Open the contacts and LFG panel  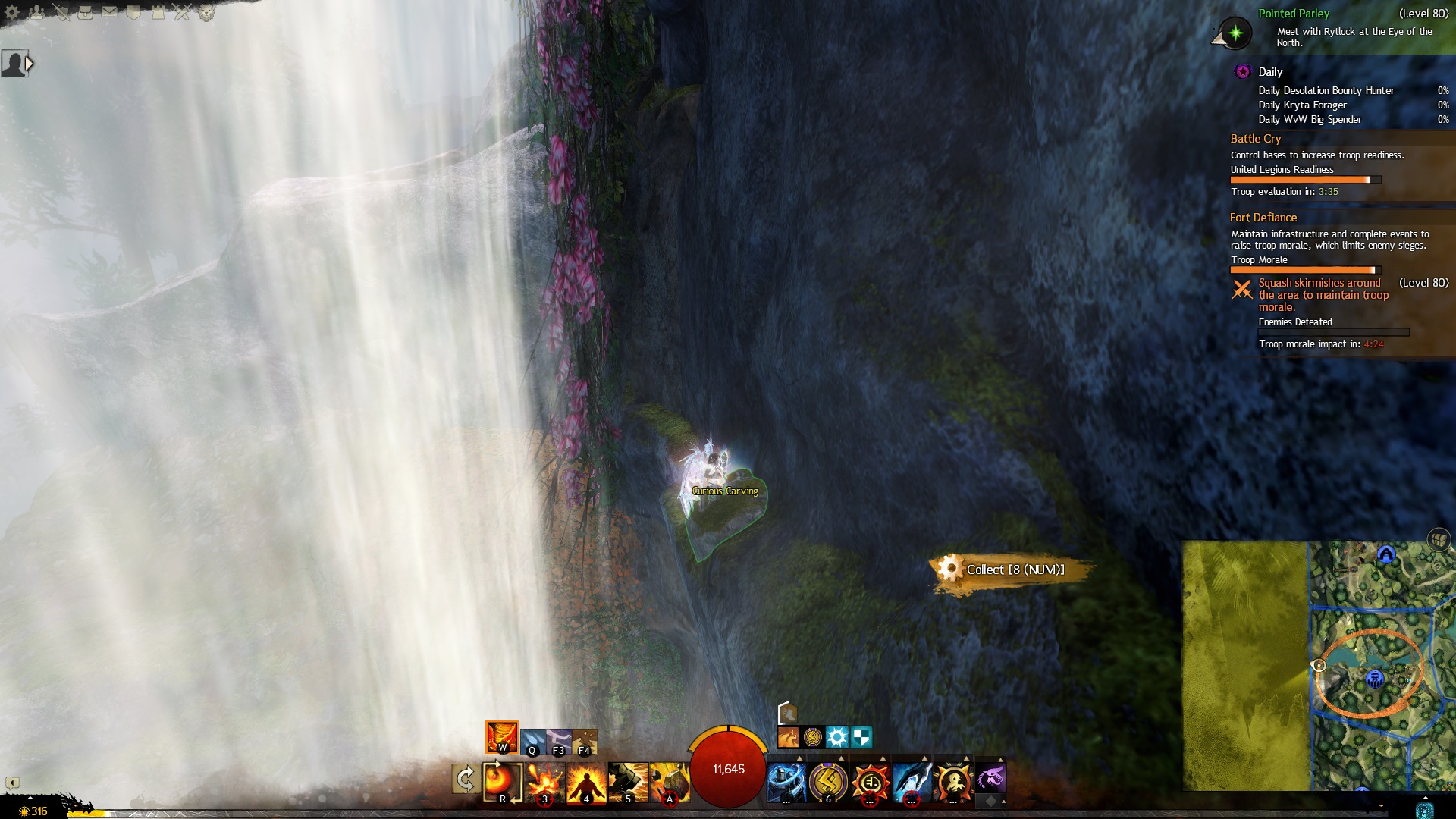36,12
